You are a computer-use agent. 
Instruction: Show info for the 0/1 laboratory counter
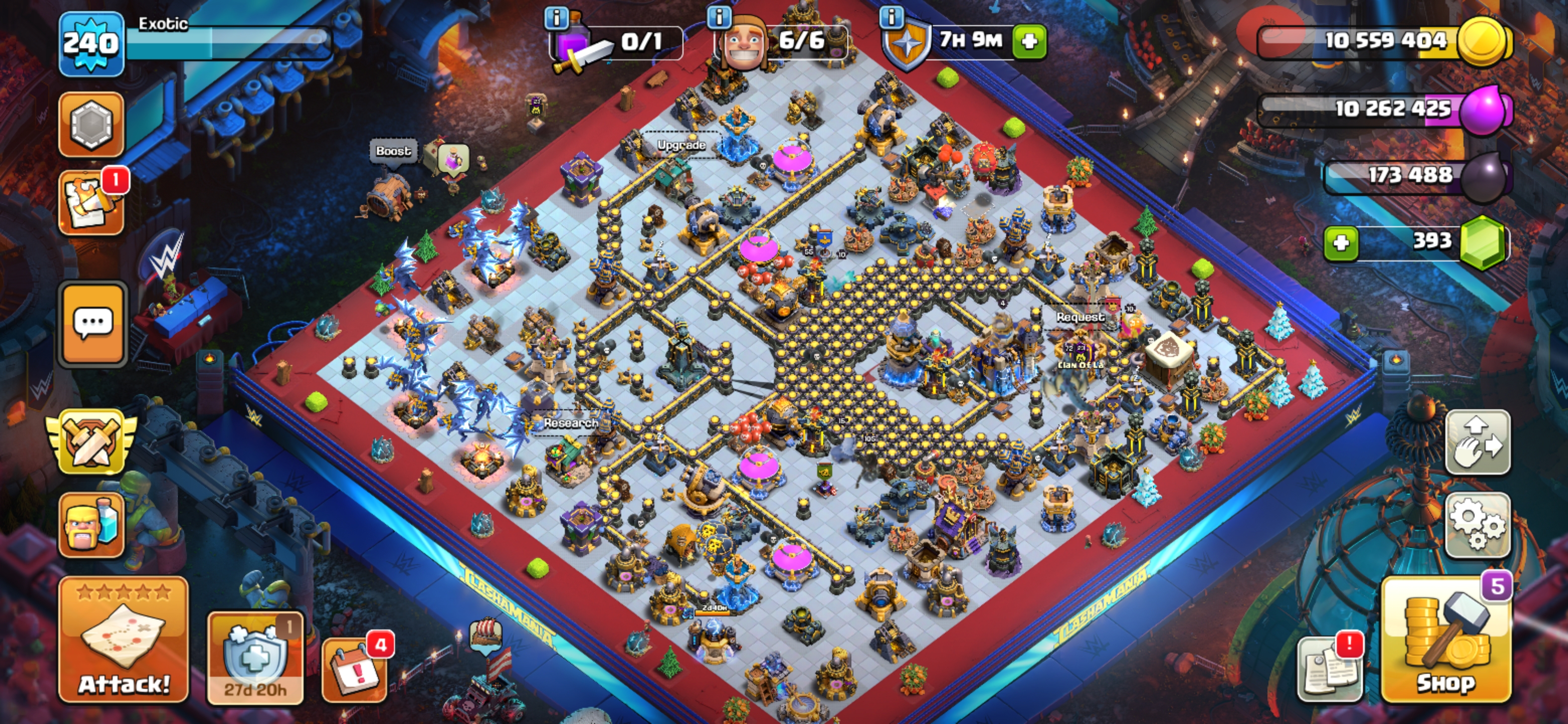click(x=556, y=18)
